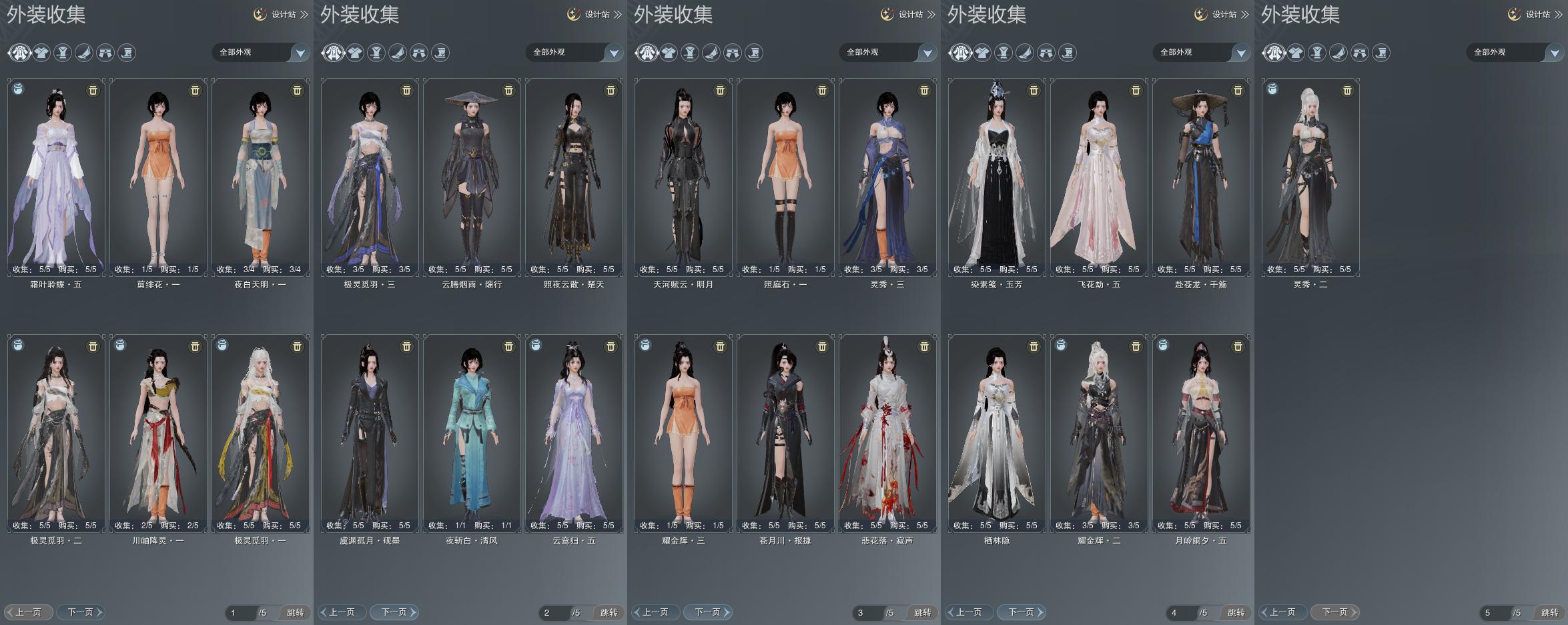Choose the 夜白天明·一 outfit card

point(260,177)
